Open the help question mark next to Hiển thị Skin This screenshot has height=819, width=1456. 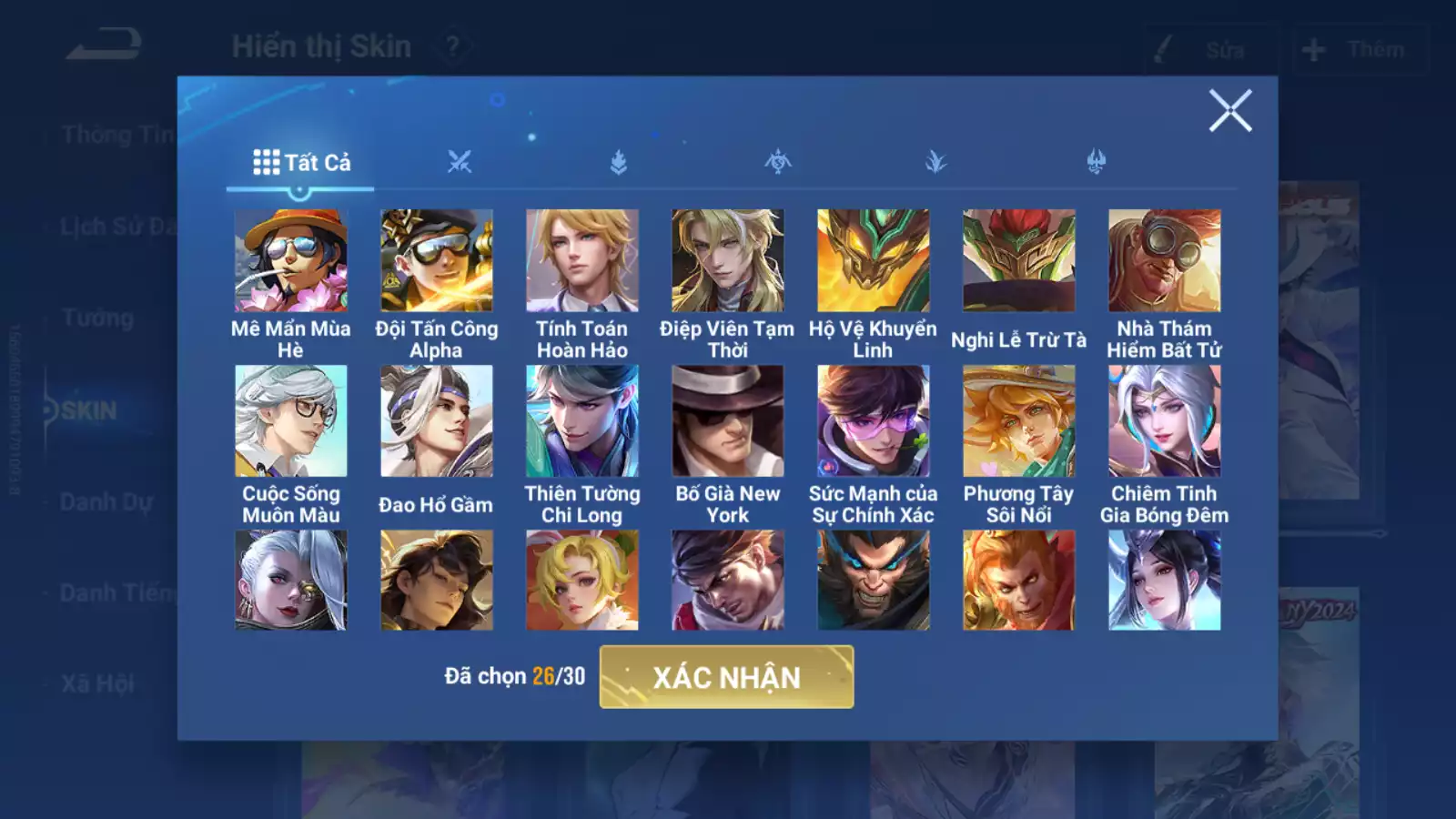(x=452, y=44)
